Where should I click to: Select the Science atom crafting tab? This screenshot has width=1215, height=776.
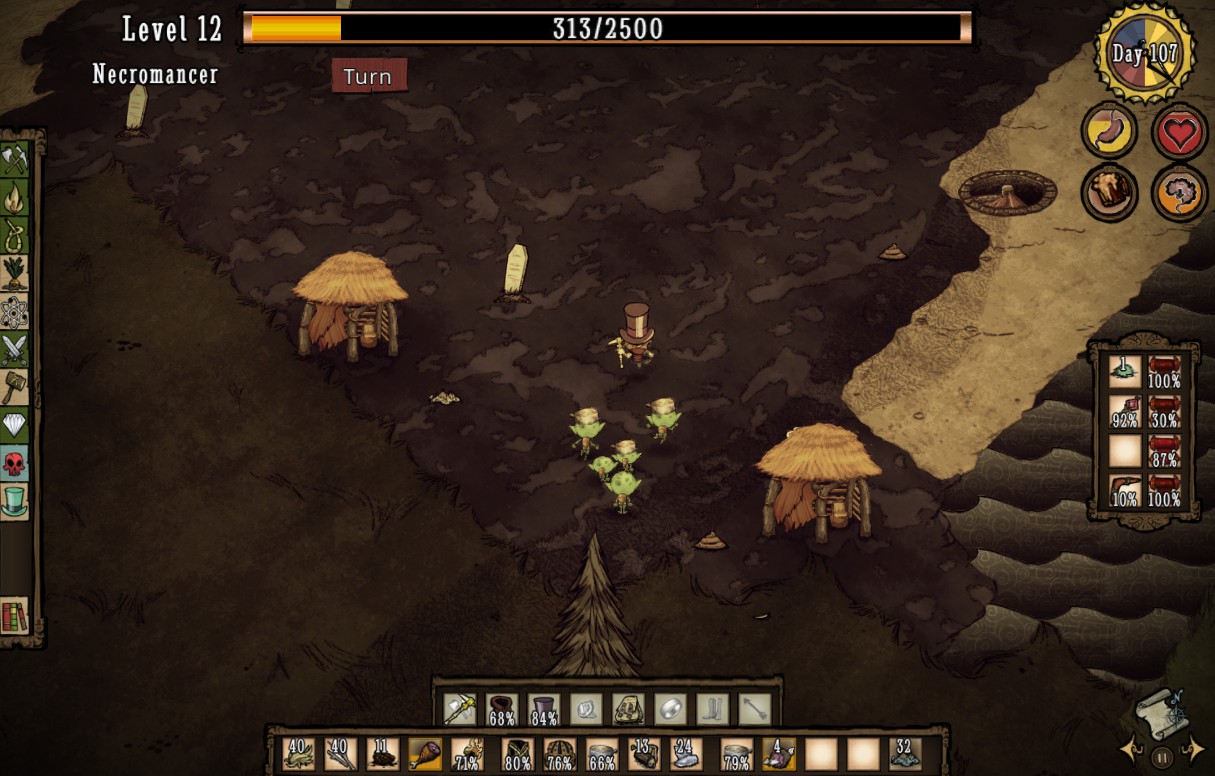pyautogui.click(x=15, y=312)
